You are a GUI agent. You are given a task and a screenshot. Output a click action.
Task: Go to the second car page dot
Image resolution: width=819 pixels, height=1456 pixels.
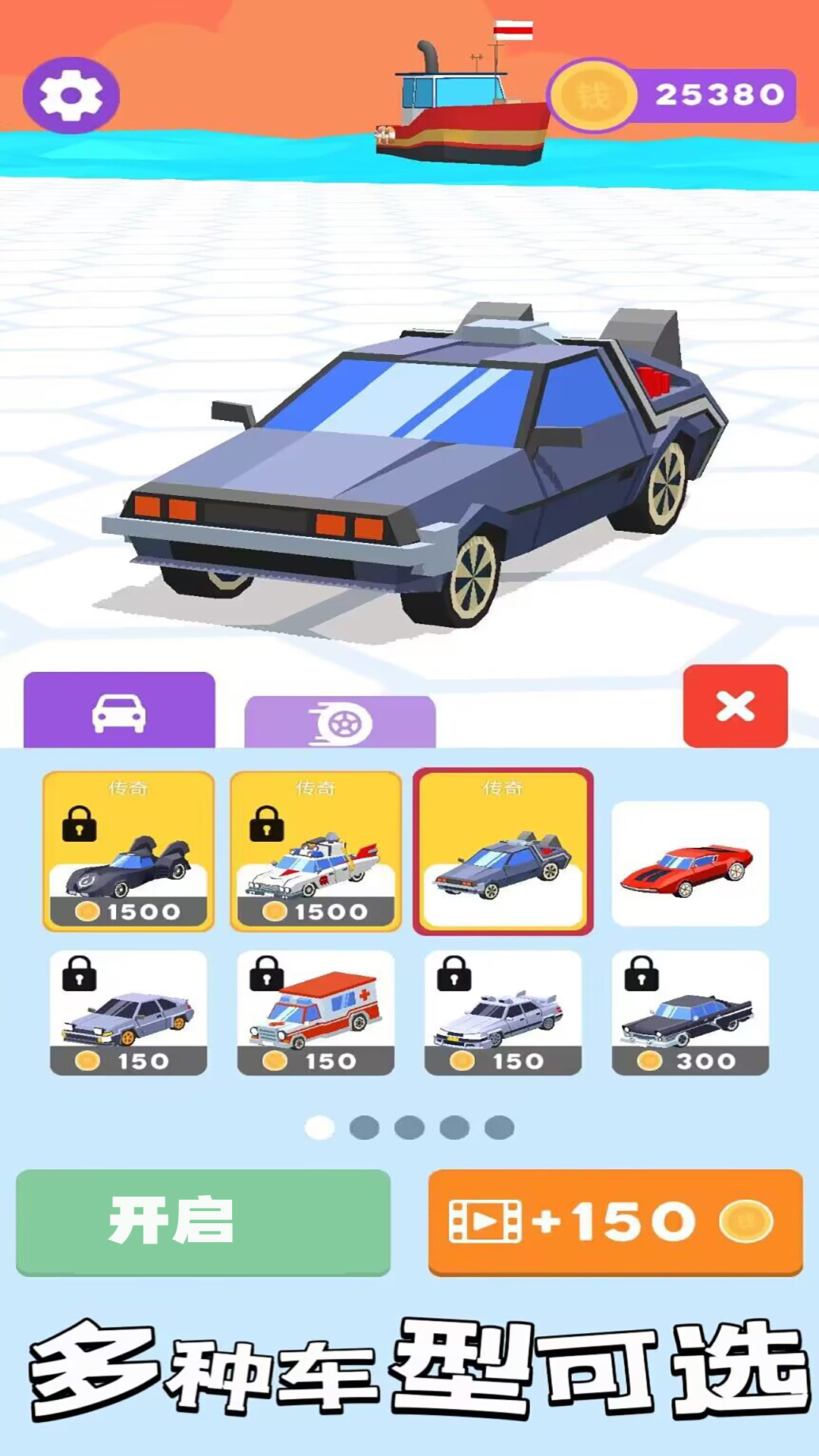click(364, 1128)
